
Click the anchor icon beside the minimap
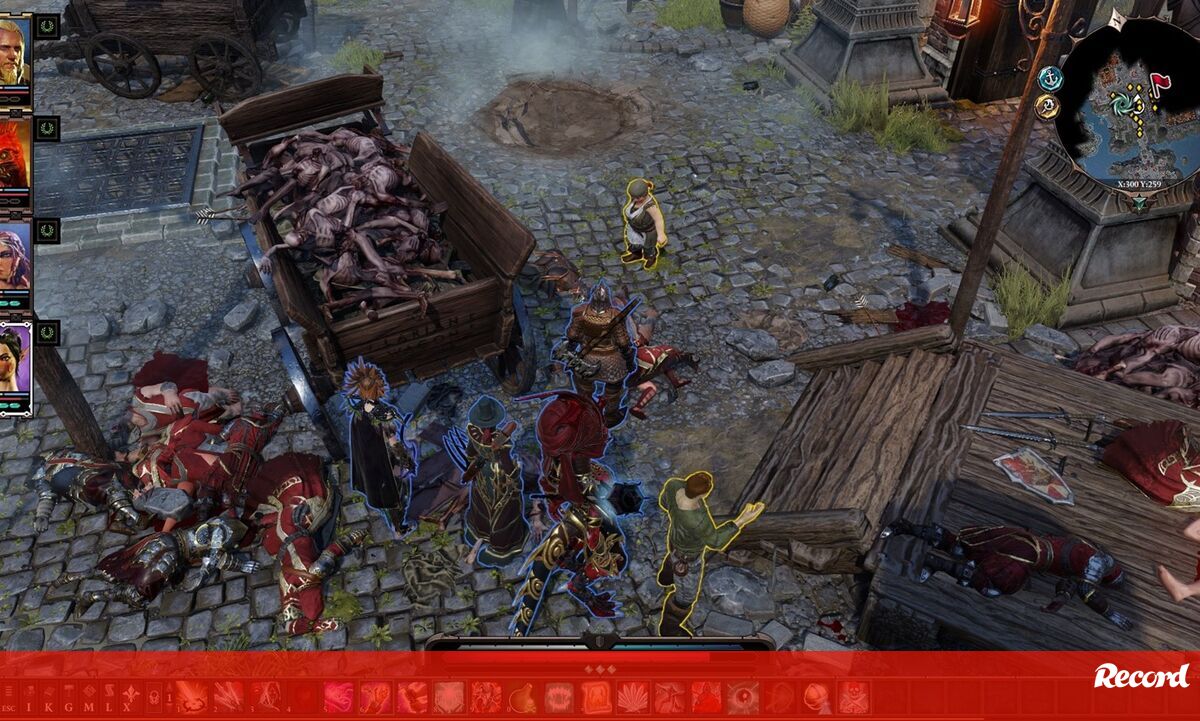coord(1050,78)
